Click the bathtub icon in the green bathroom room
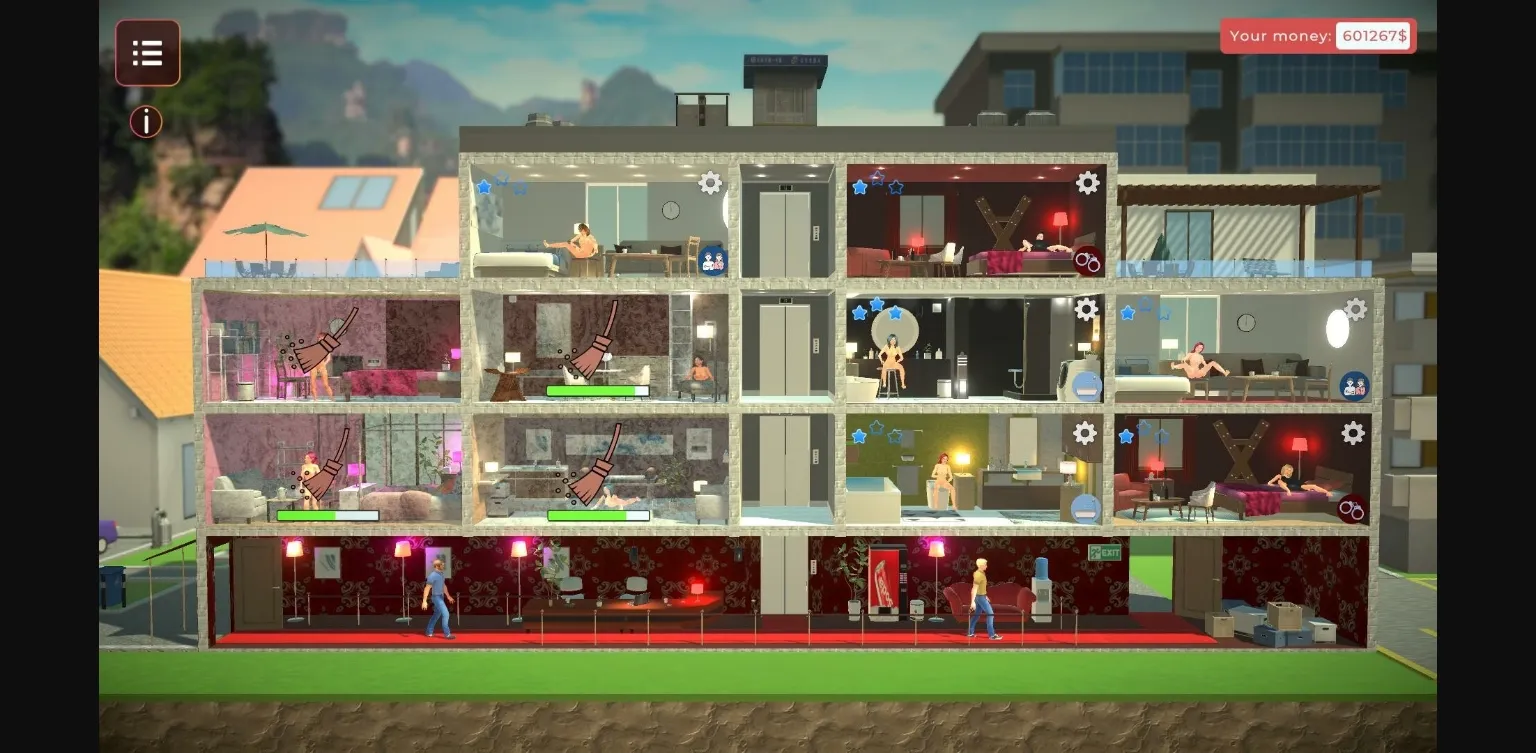1536x753 pixels. point(1083,508)
